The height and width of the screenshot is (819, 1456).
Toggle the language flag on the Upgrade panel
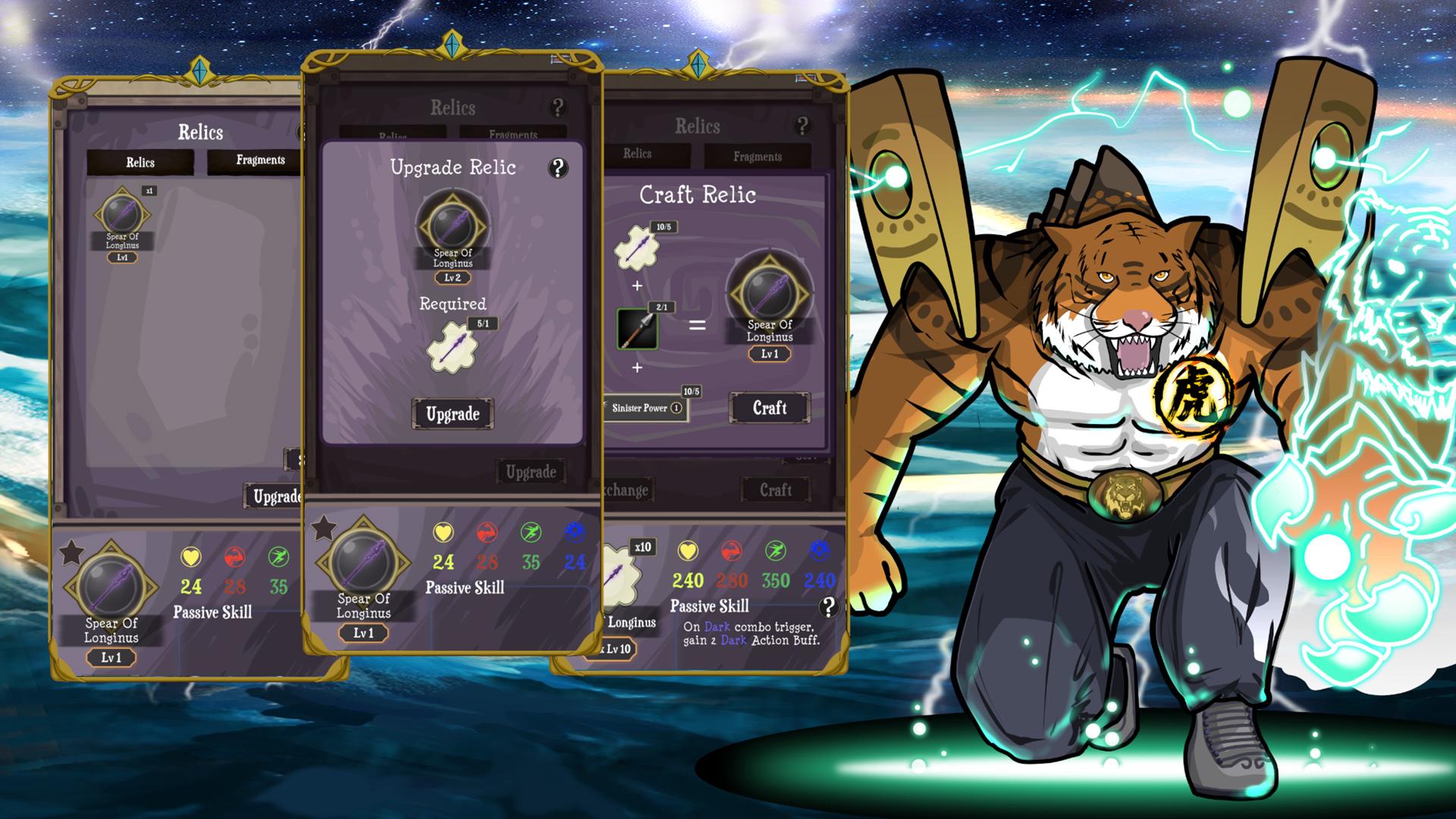pos(557,58)
